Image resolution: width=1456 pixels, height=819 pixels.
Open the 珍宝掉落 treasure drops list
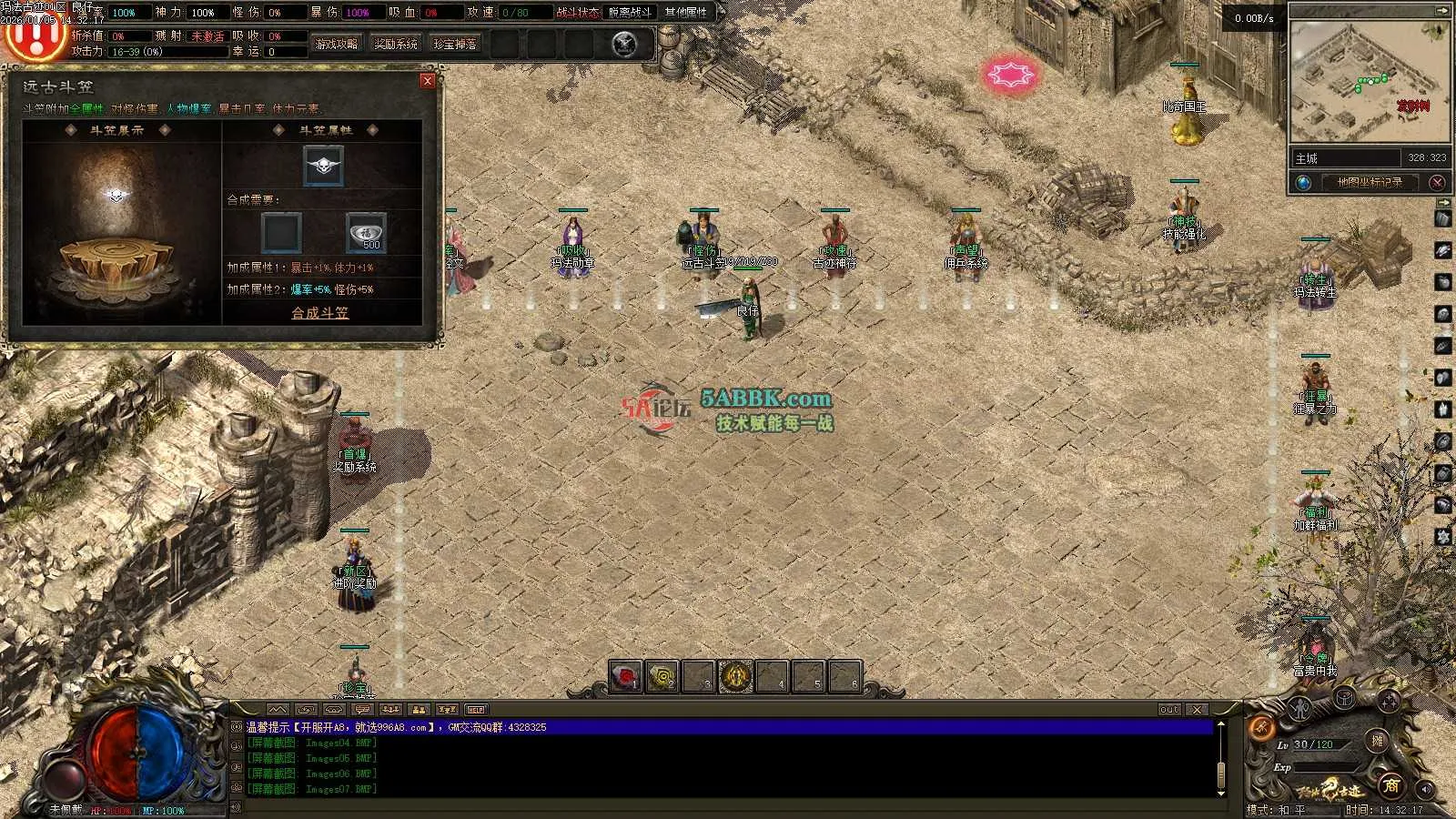[455, 44]
